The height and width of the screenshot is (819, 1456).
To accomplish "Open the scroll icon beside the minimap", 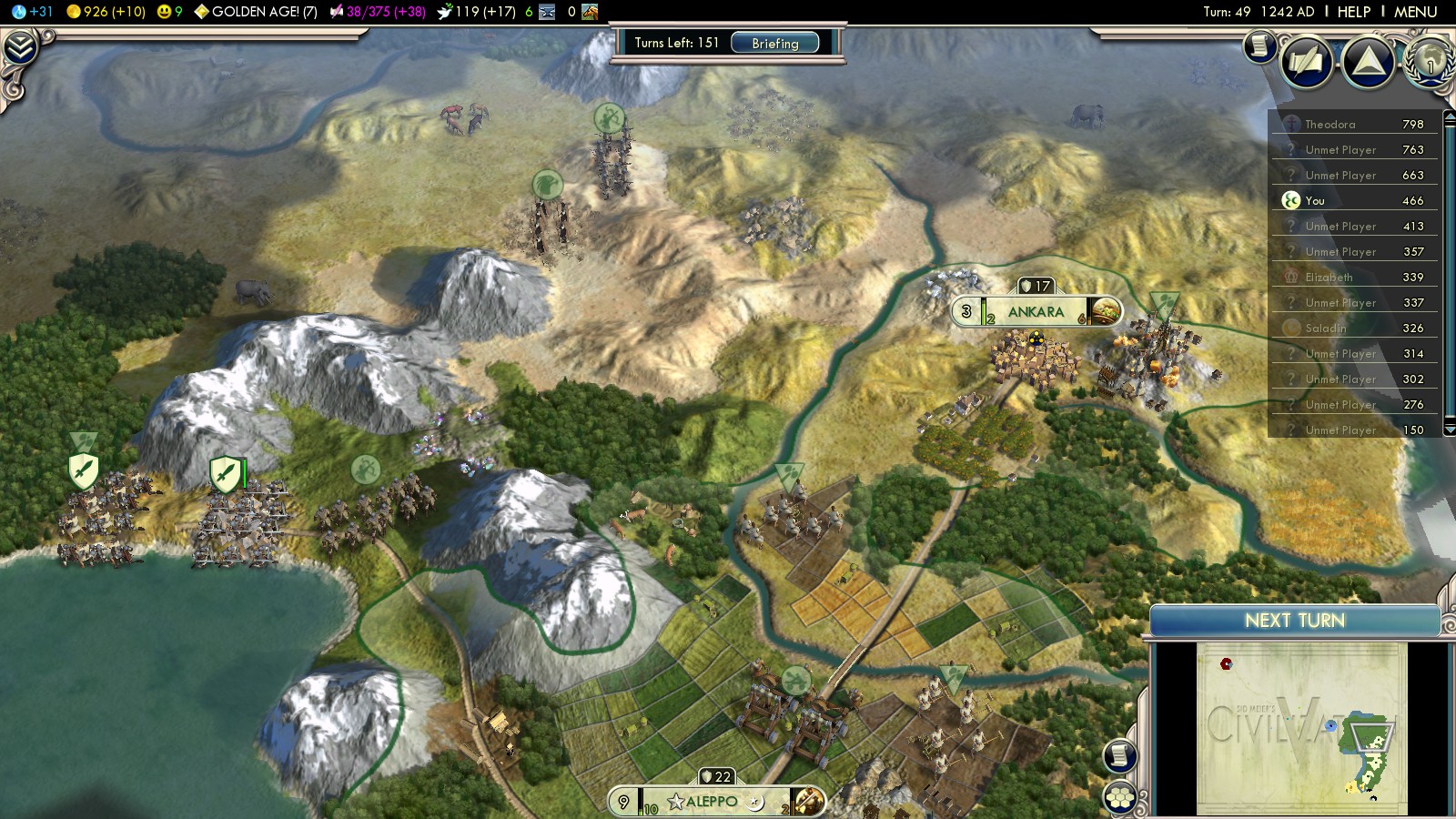I will 1120,755.
